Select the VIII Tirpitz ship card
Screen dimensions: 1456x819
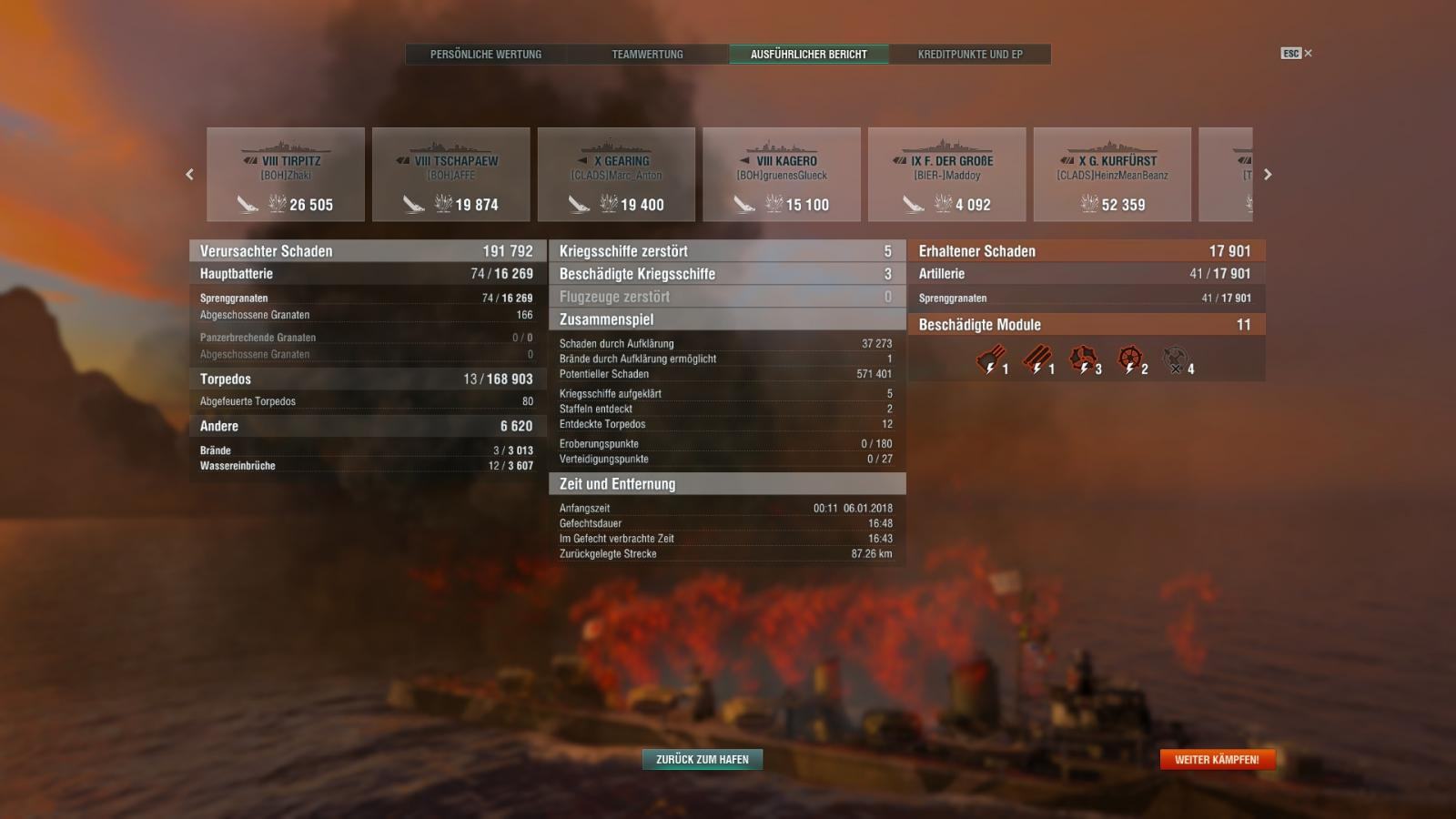286,175
